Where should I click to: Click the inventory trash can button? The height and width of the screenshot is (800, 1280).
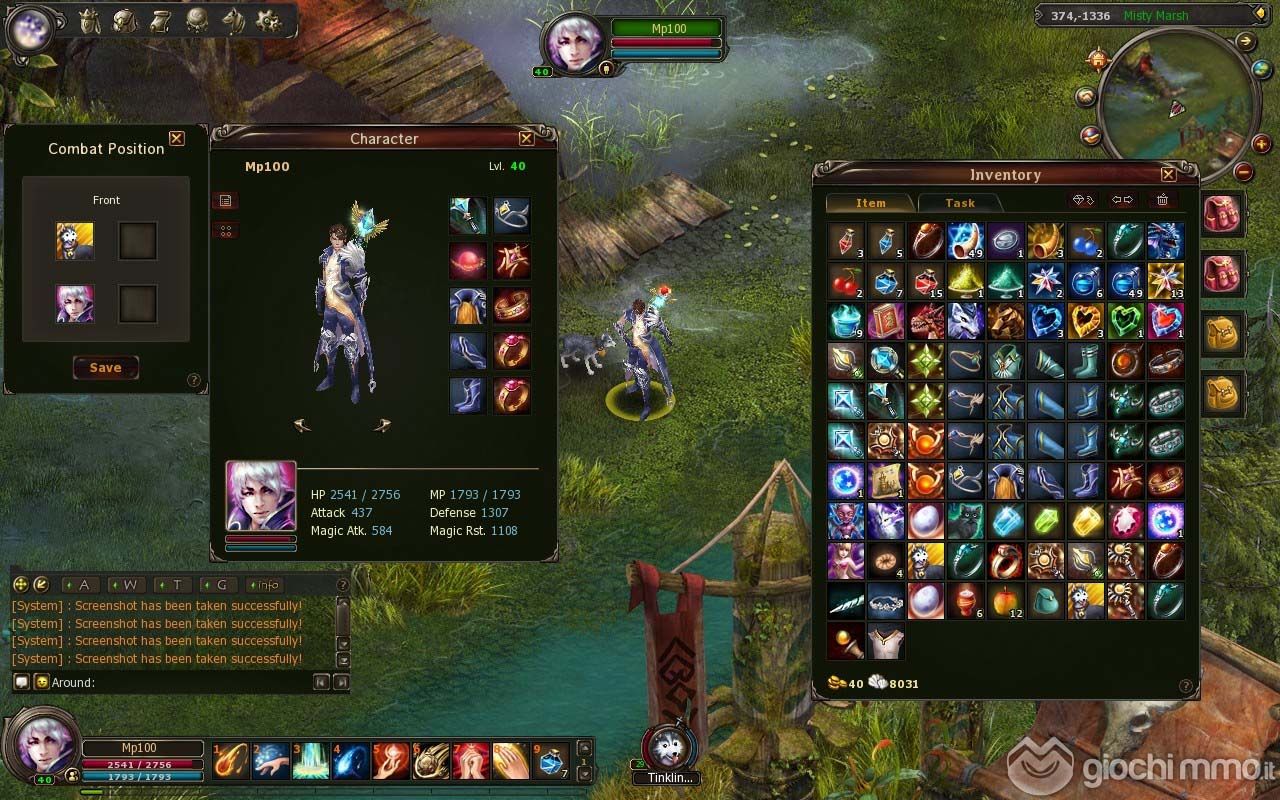coord(1162,200)
